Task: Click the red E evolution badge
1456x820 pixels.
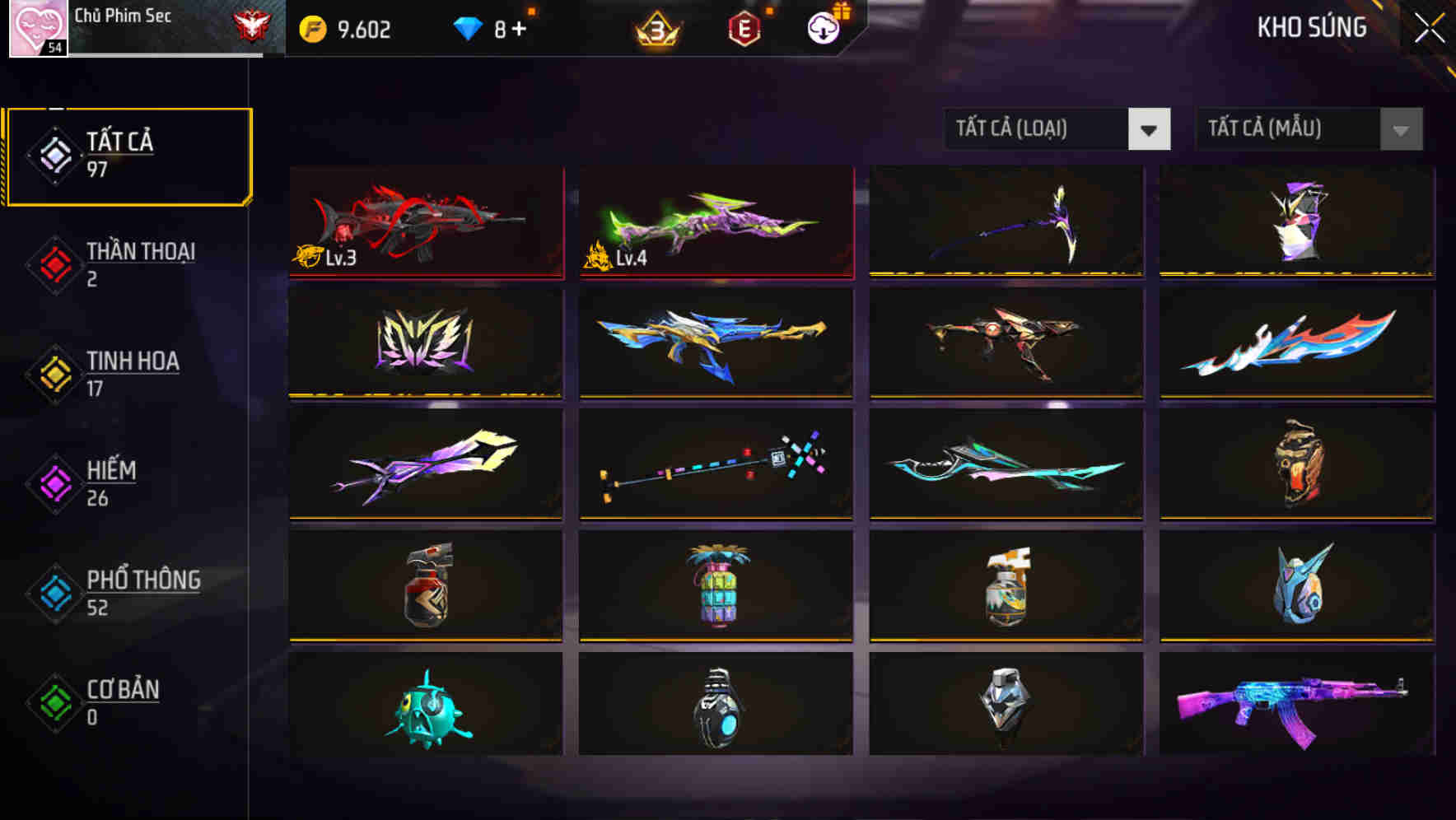Action: (743, 29)
